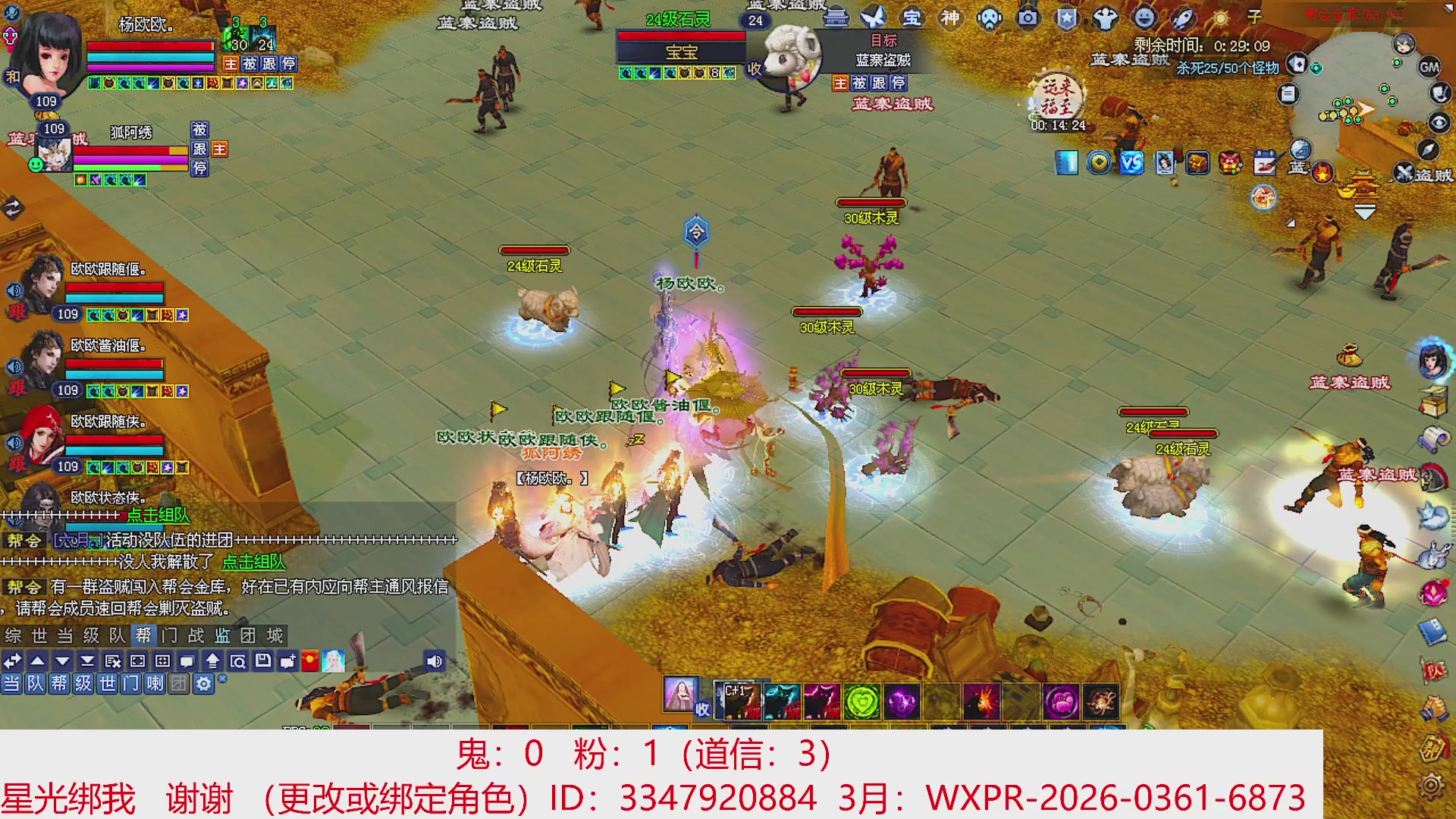
Task: Open the treasure chest rewards icon
Action: (x=1197, y=164)
